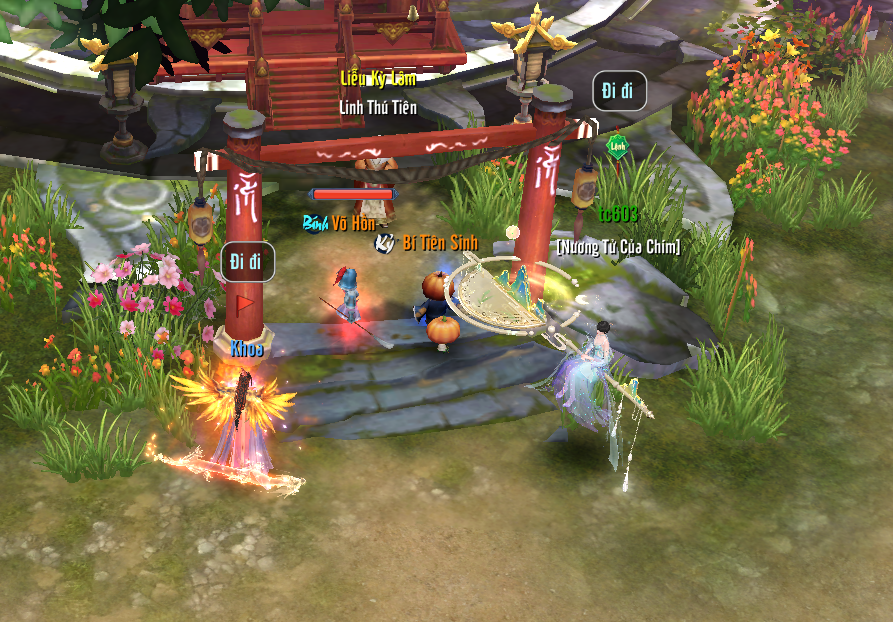Click the Đi đi bubble above tc603

(618, 91)
